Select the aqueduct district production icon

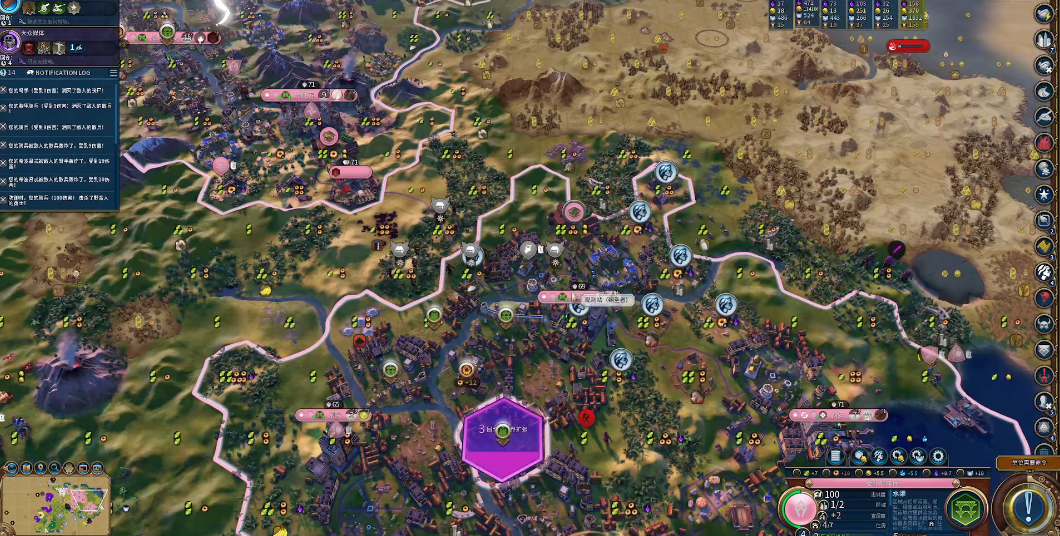coord(967,507)
